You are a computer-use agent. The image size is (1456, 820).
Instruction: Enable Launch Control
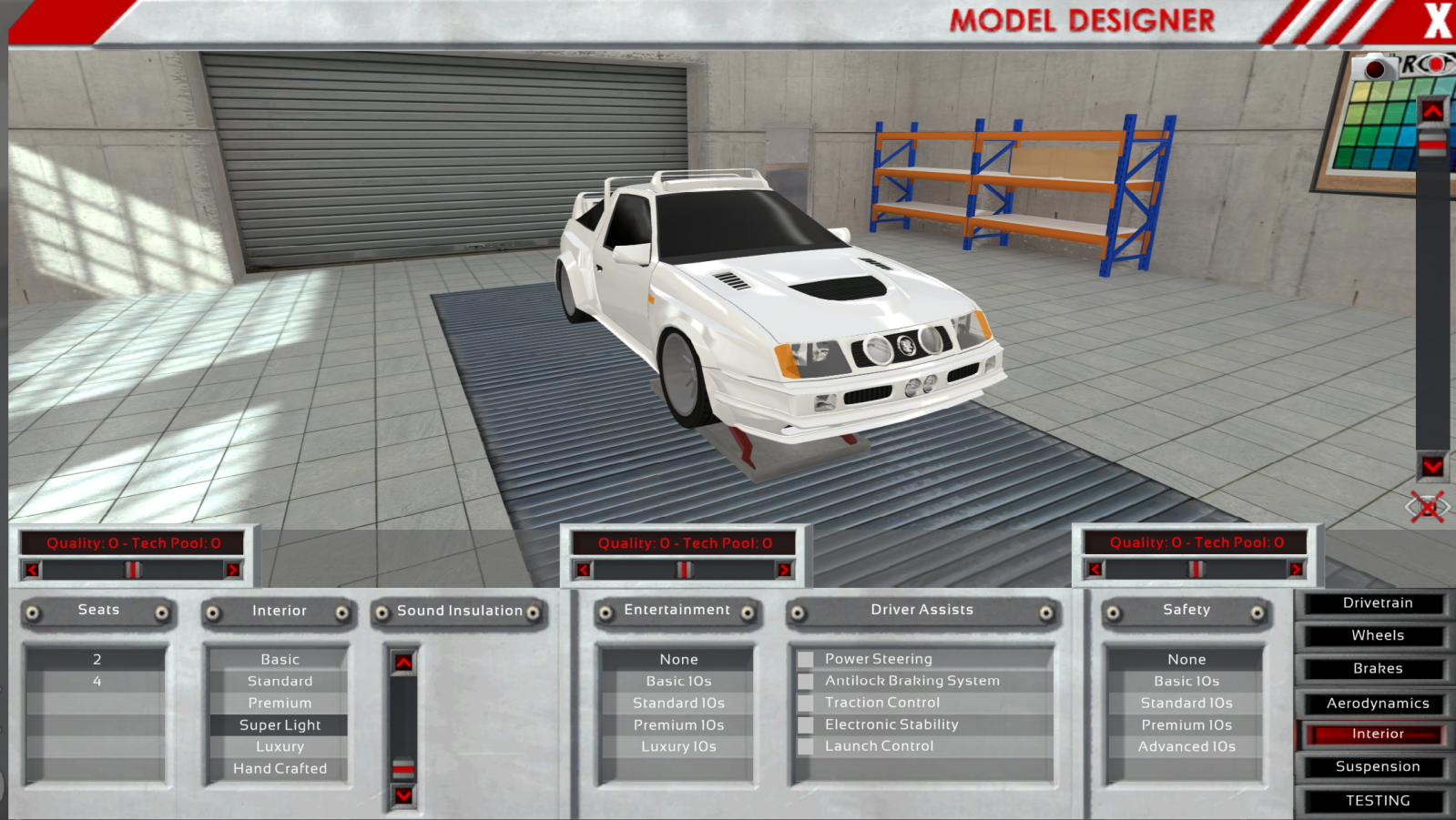[x=806, y=746]
